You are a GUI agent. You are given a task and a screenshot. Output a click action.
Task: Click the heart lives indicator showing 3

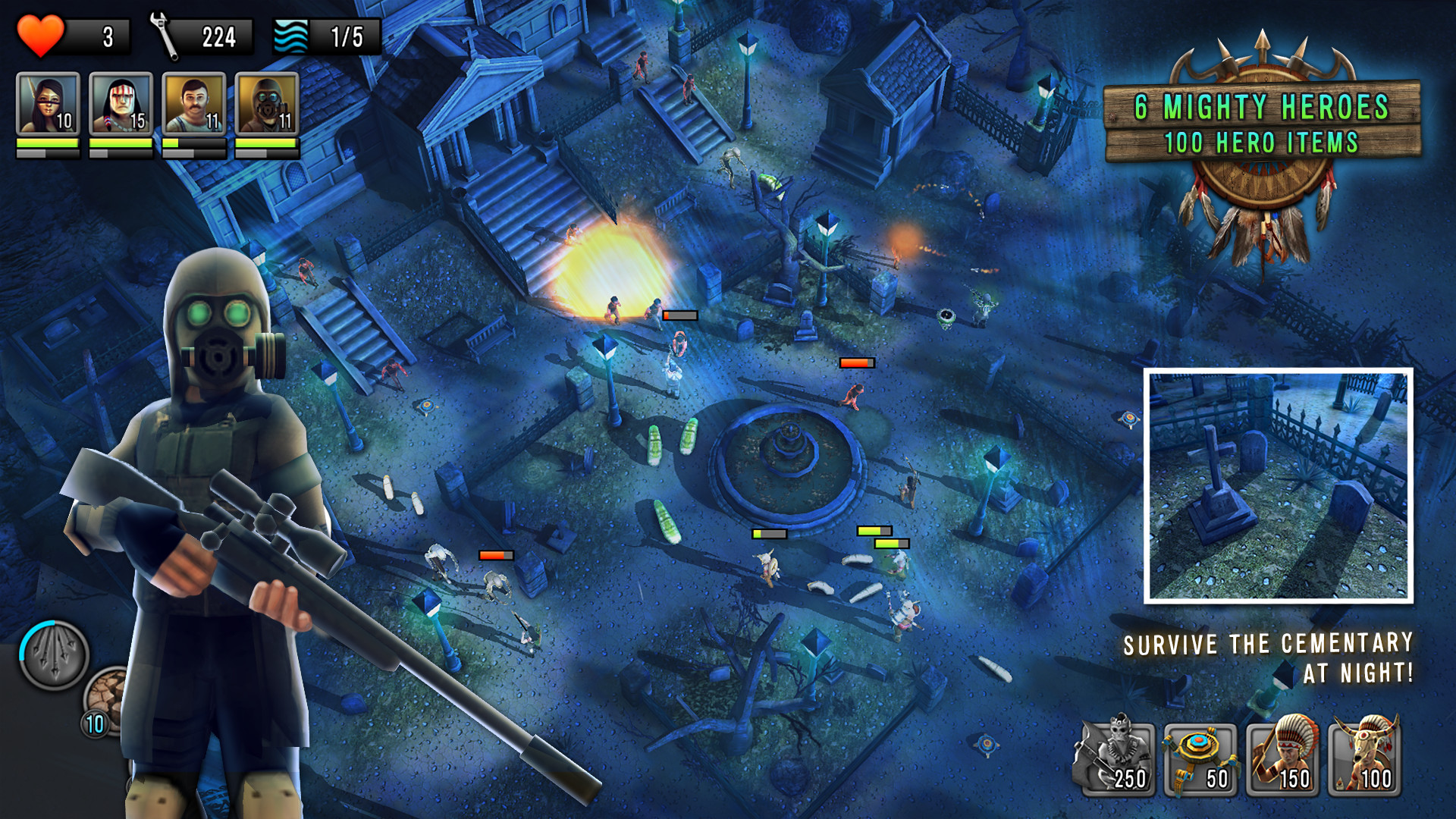tap(72, 33)
